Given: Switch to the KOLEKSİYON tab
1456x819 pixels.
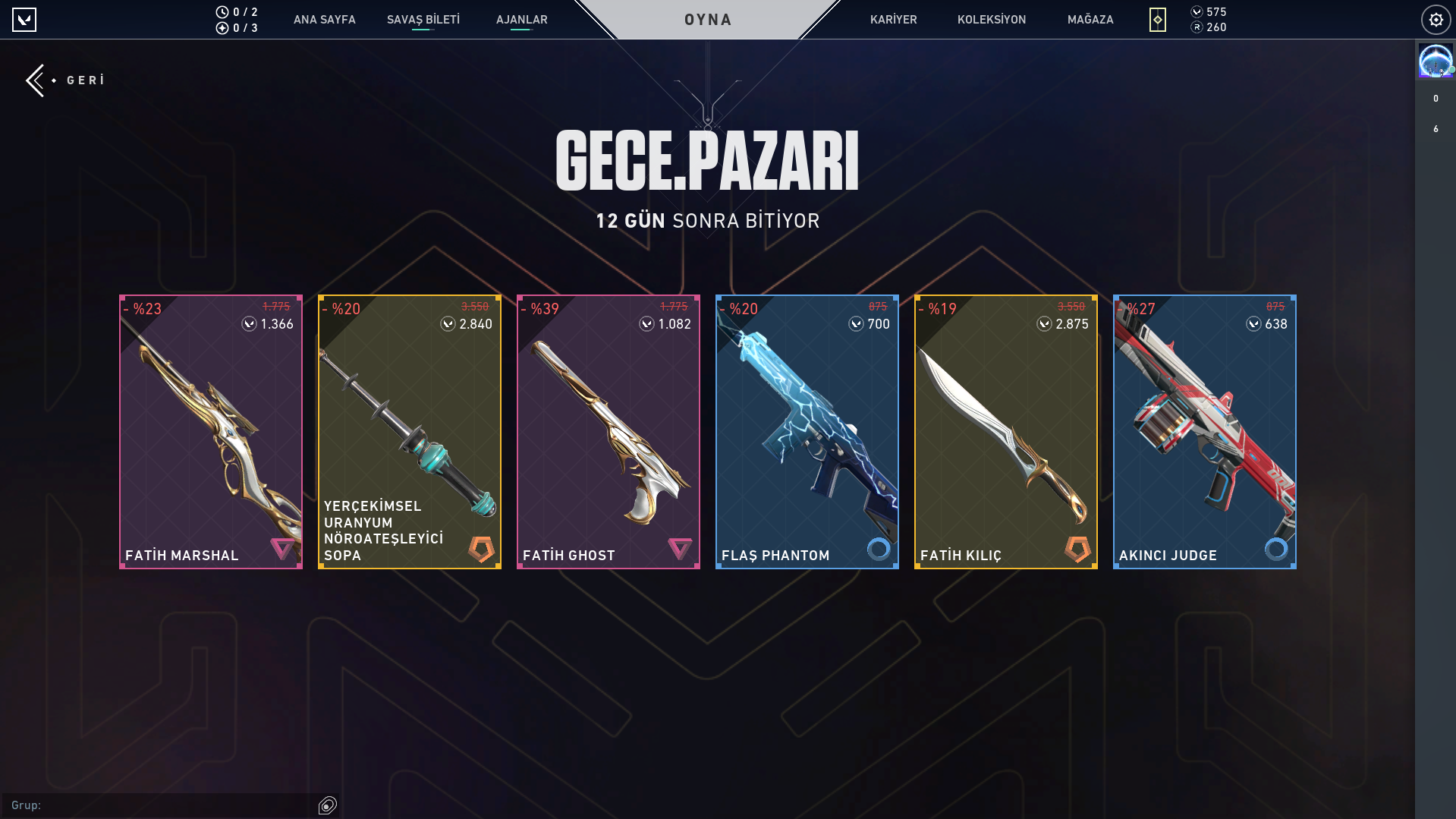Looking at the screenshot, I should [991, 20].
